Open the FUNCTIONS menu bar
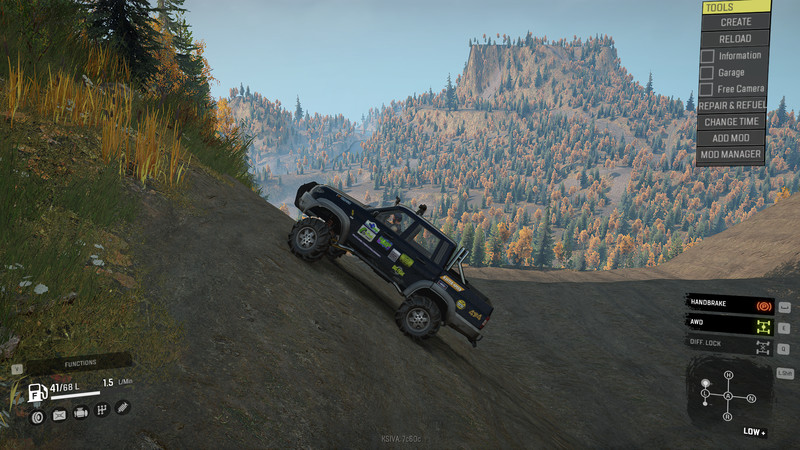Viewport: 800px width, 450px height. [x=79, y=362]
